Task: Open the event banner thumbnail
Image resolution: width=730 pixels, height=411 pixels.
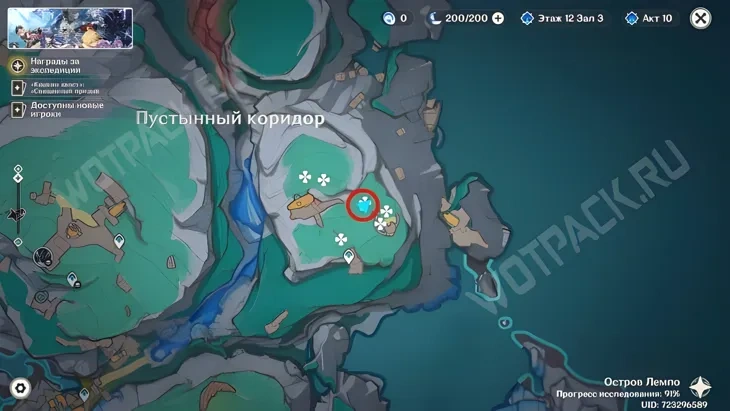Action: click(x=70, y=28)
